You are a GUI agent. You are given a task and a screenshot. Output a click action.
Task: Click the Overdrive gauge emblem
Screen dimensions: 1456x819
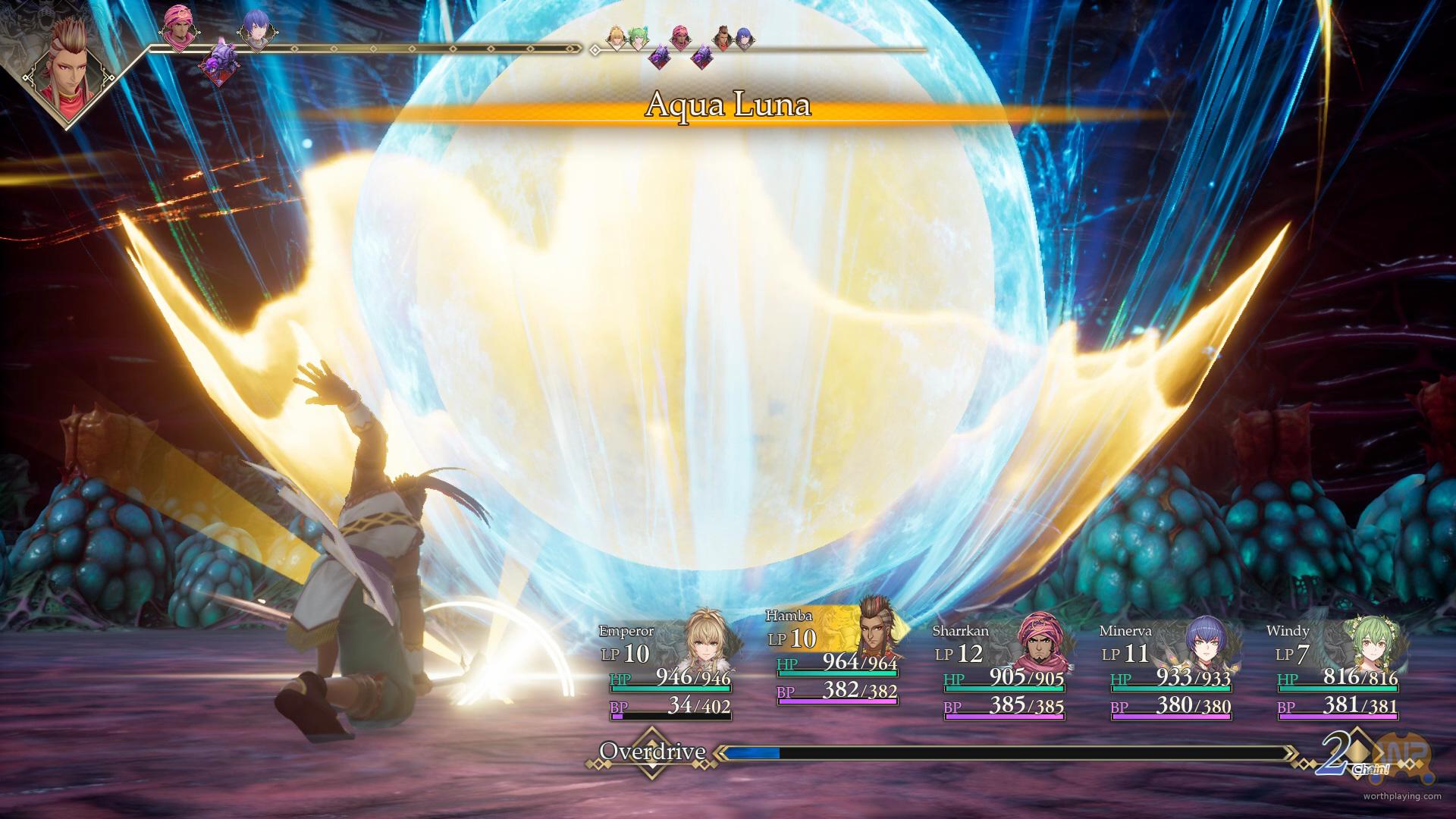pos(651,753)
